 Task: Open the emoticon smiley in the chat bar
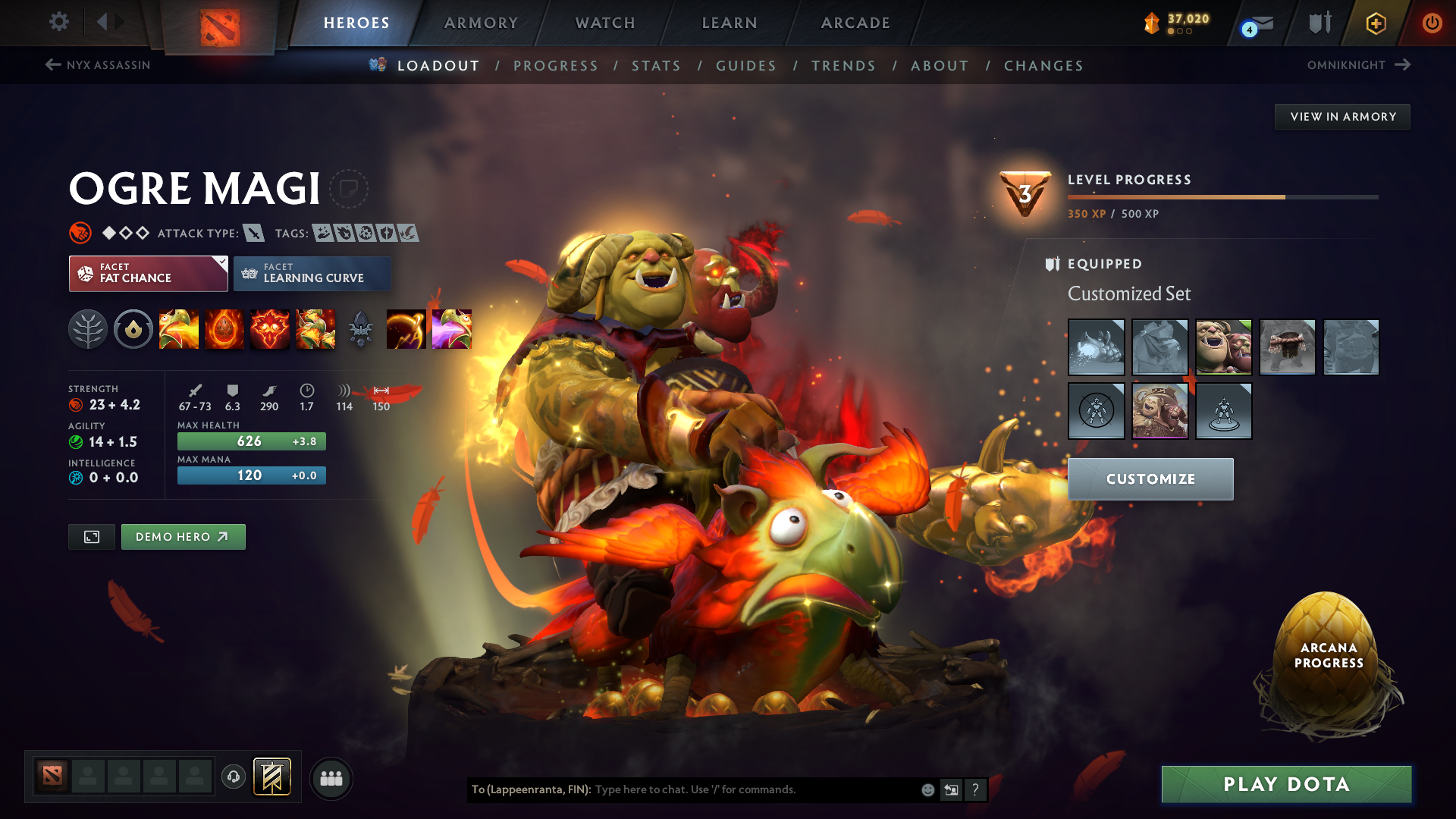(927, 789)
